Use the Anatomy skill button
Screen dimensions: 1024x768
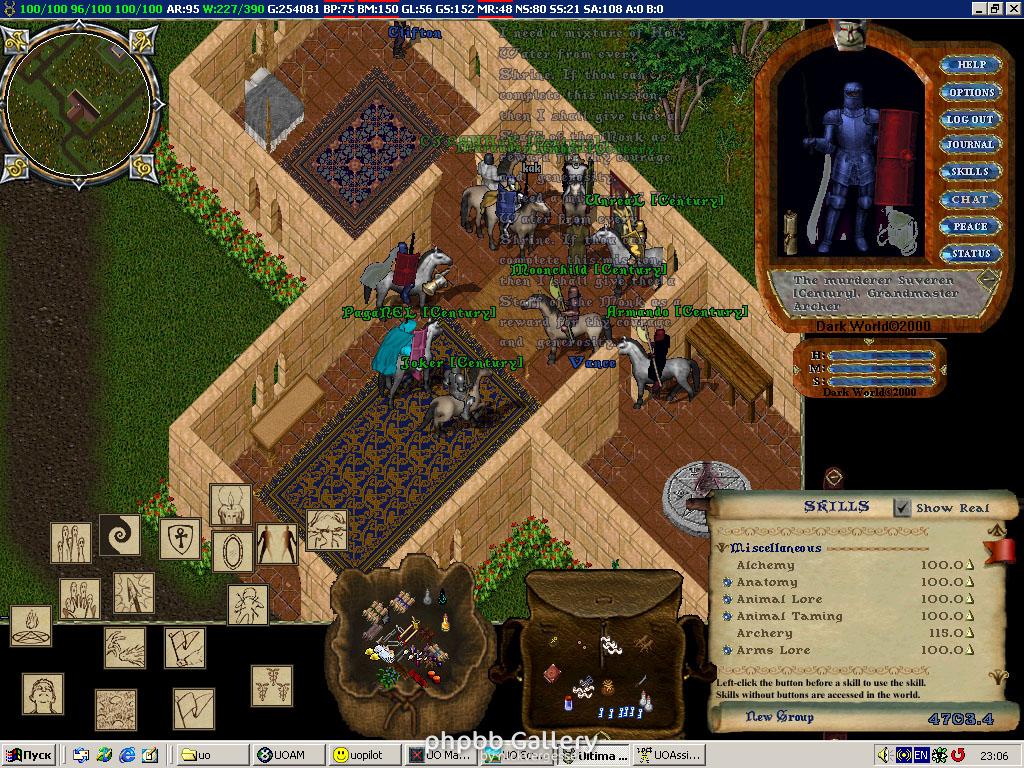pyautogui.click(x=727, y=582)
